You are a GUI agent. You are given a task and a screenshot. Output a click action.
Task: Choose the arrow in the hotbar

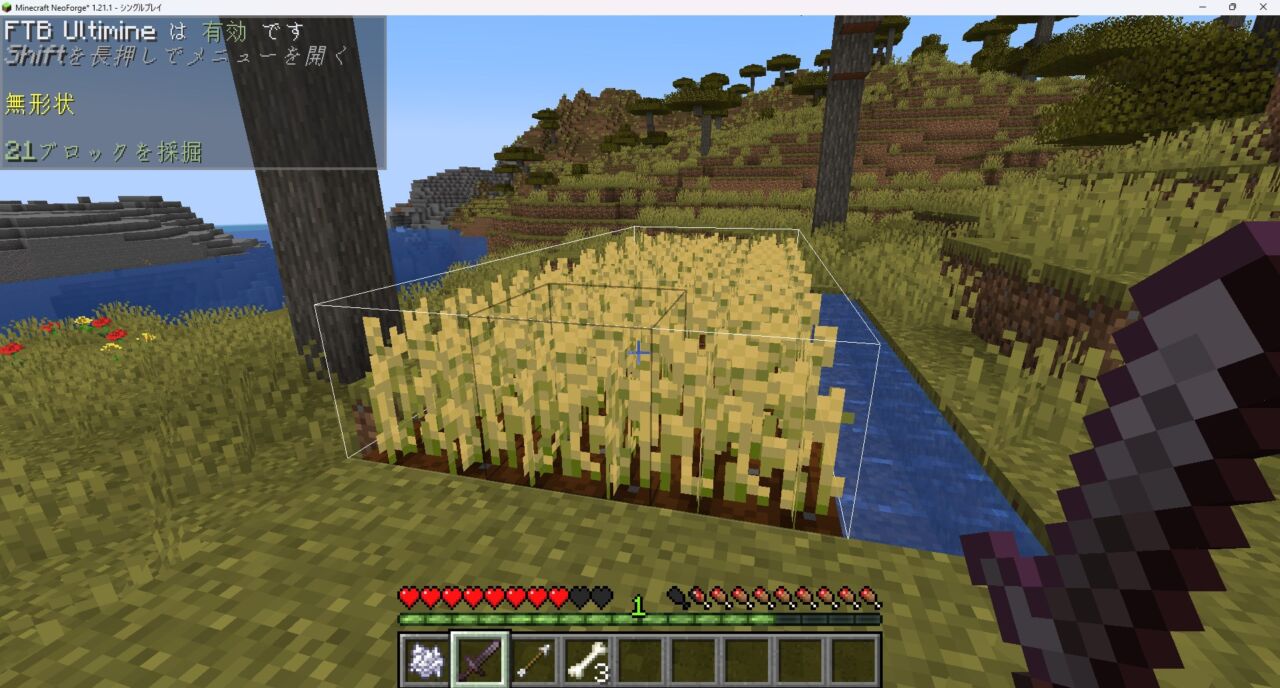tap(534, 661)
